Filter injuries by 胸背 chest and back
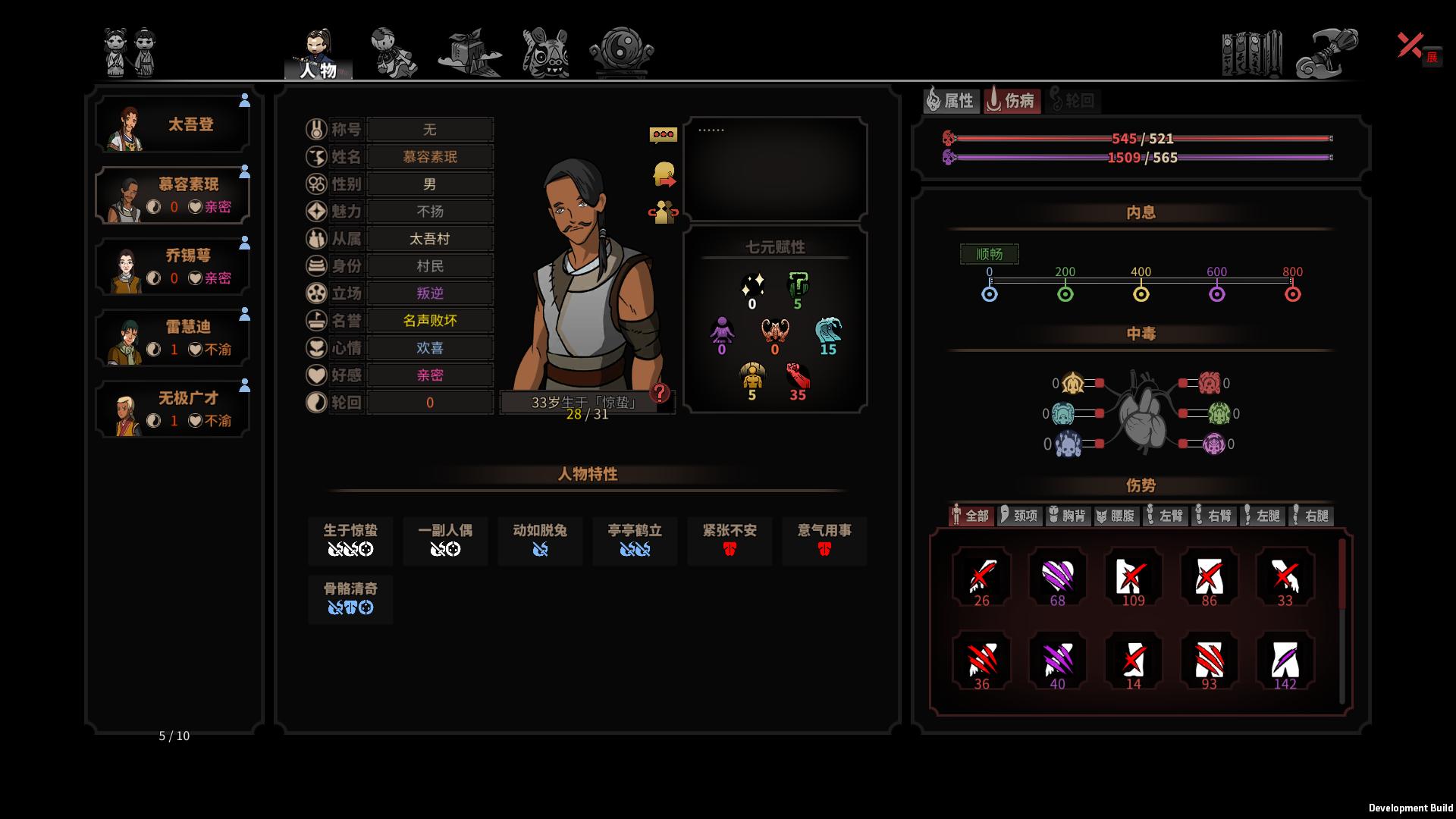This screenshot has height=819, width=1456. [1068, 516]
